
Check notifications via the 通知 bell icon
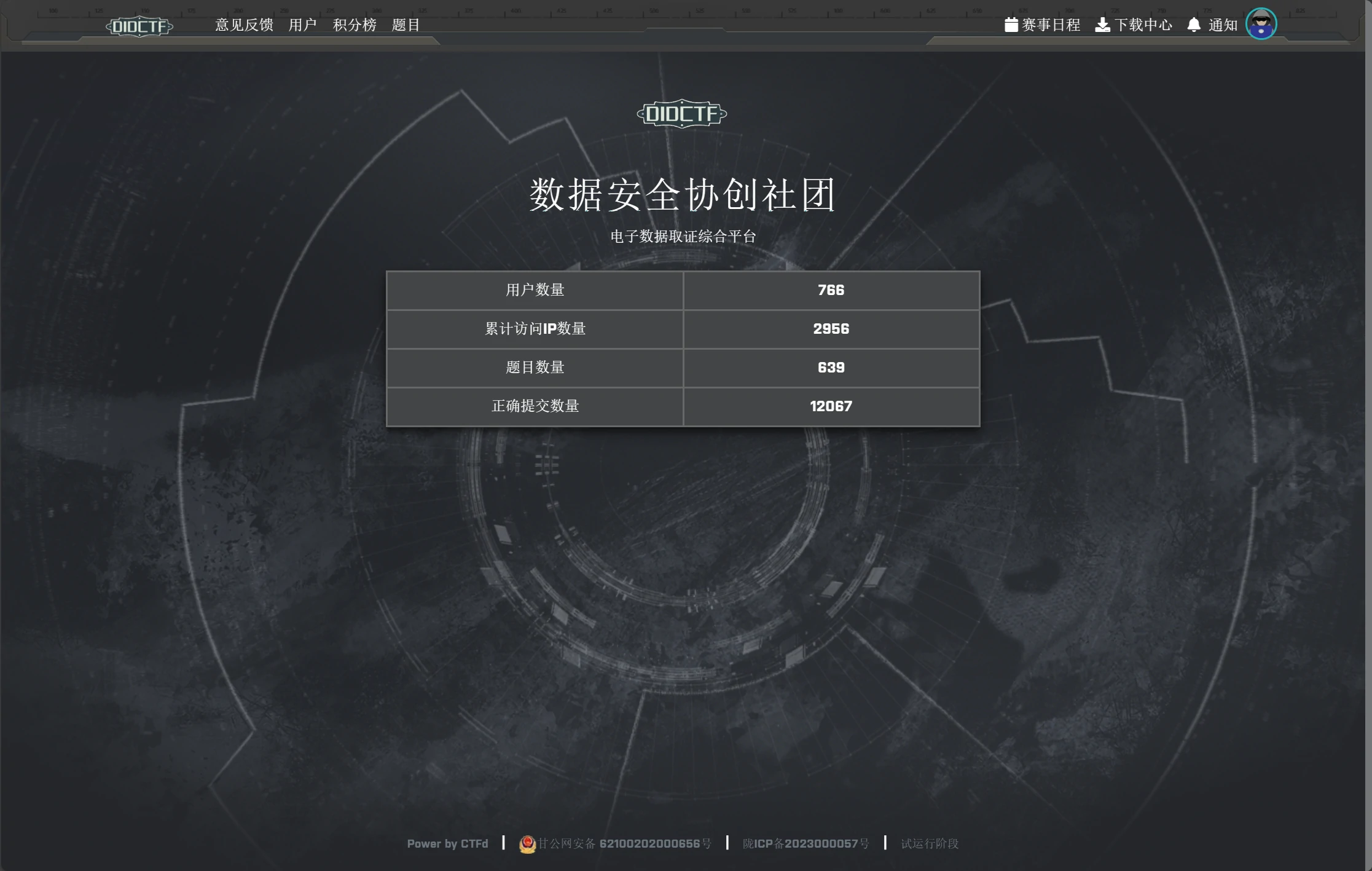click(x=1193, y=25)
